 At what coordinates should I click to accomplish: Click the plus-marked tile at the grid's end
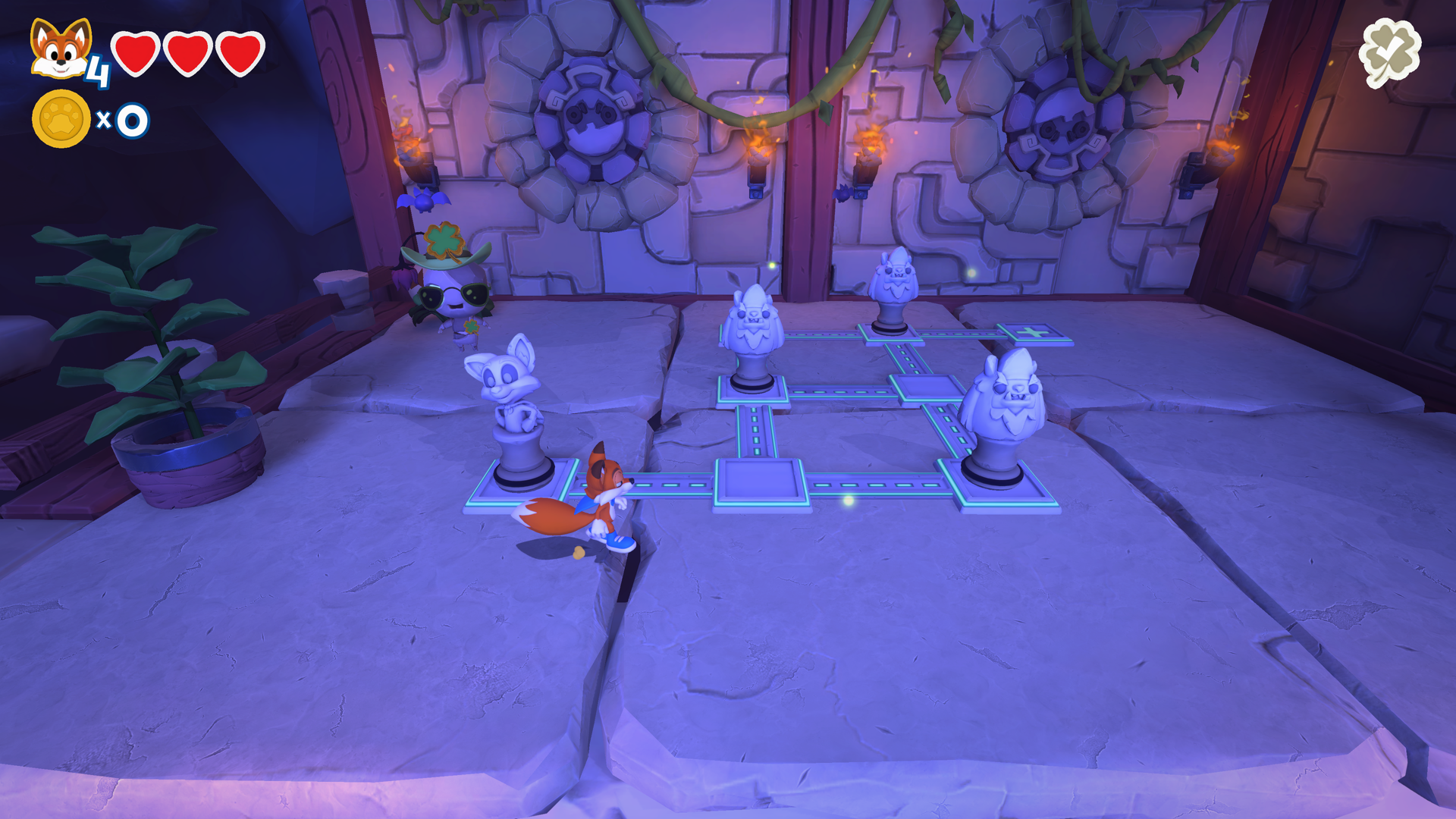tap(1033, 334)
